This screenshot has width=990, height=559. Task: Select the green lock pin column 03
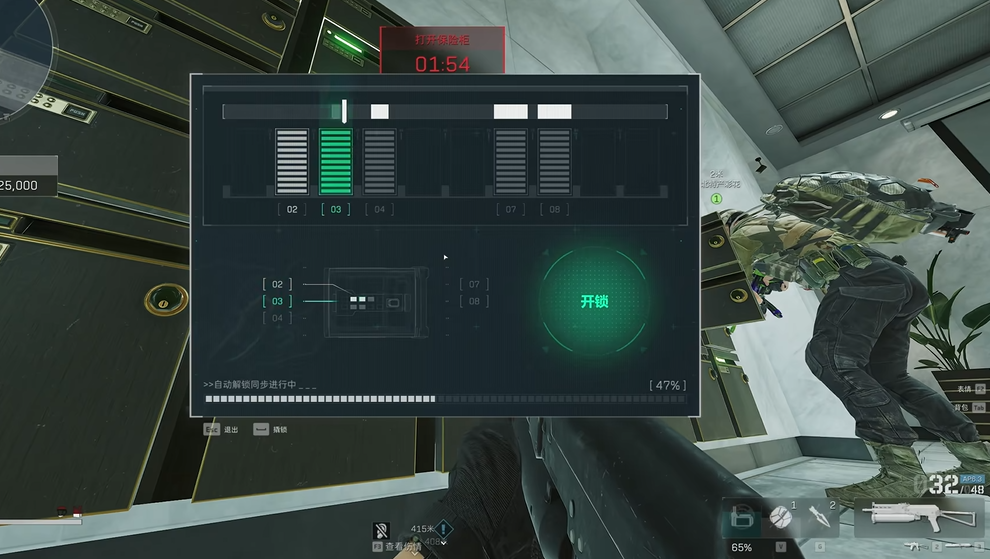coord(336,161)
